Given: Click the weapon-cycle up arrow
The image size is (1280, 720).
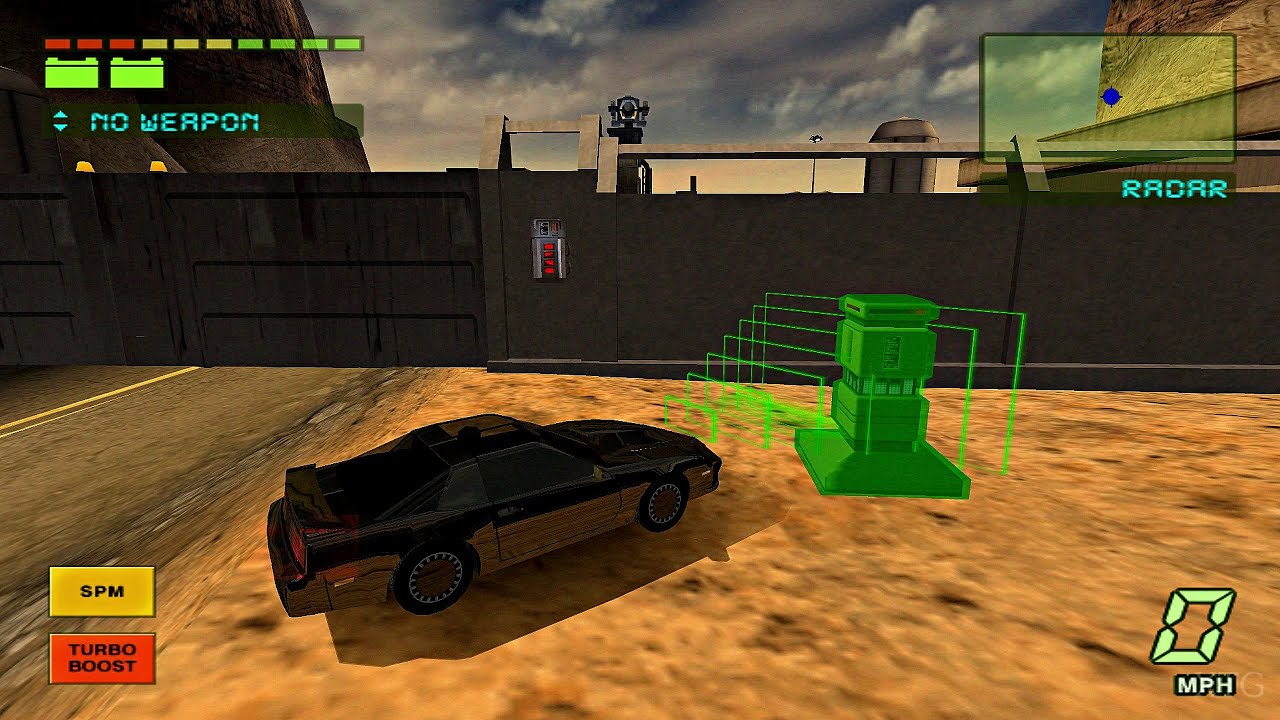Looking at the screenshot, I should coord(61,116).
